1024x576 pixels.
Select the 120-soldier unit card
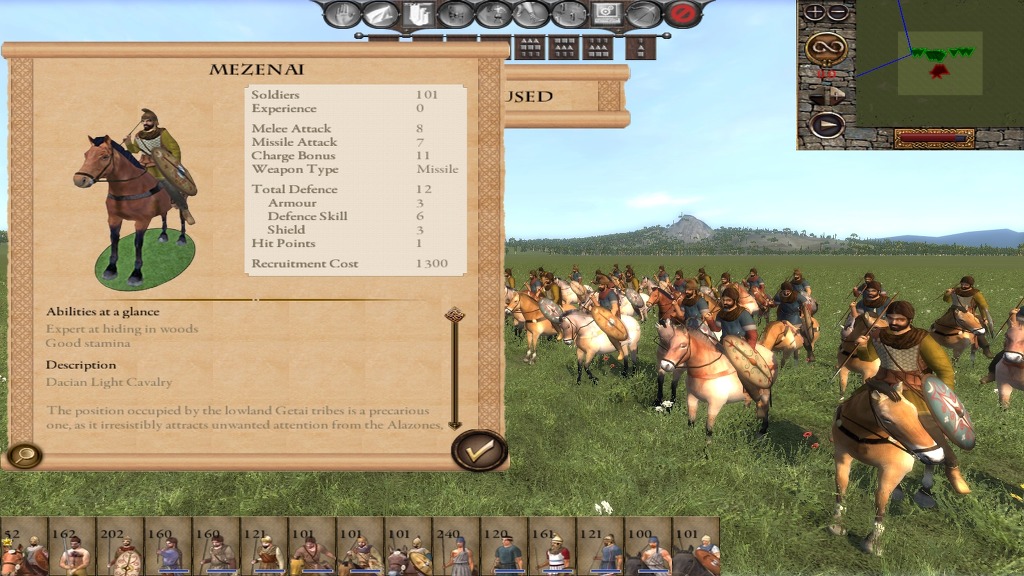[x=504, y=547]
